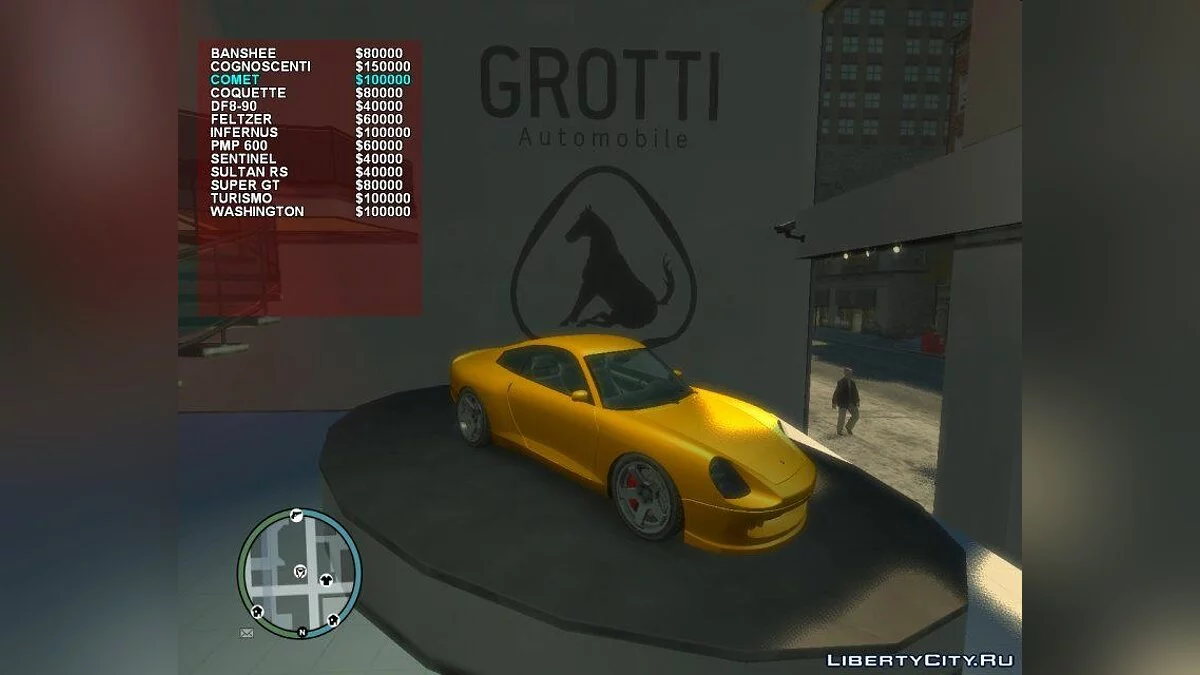Choose the Cognoscenti for $150000
Viewport: 1200px width, 675px height.
point(260,66)
